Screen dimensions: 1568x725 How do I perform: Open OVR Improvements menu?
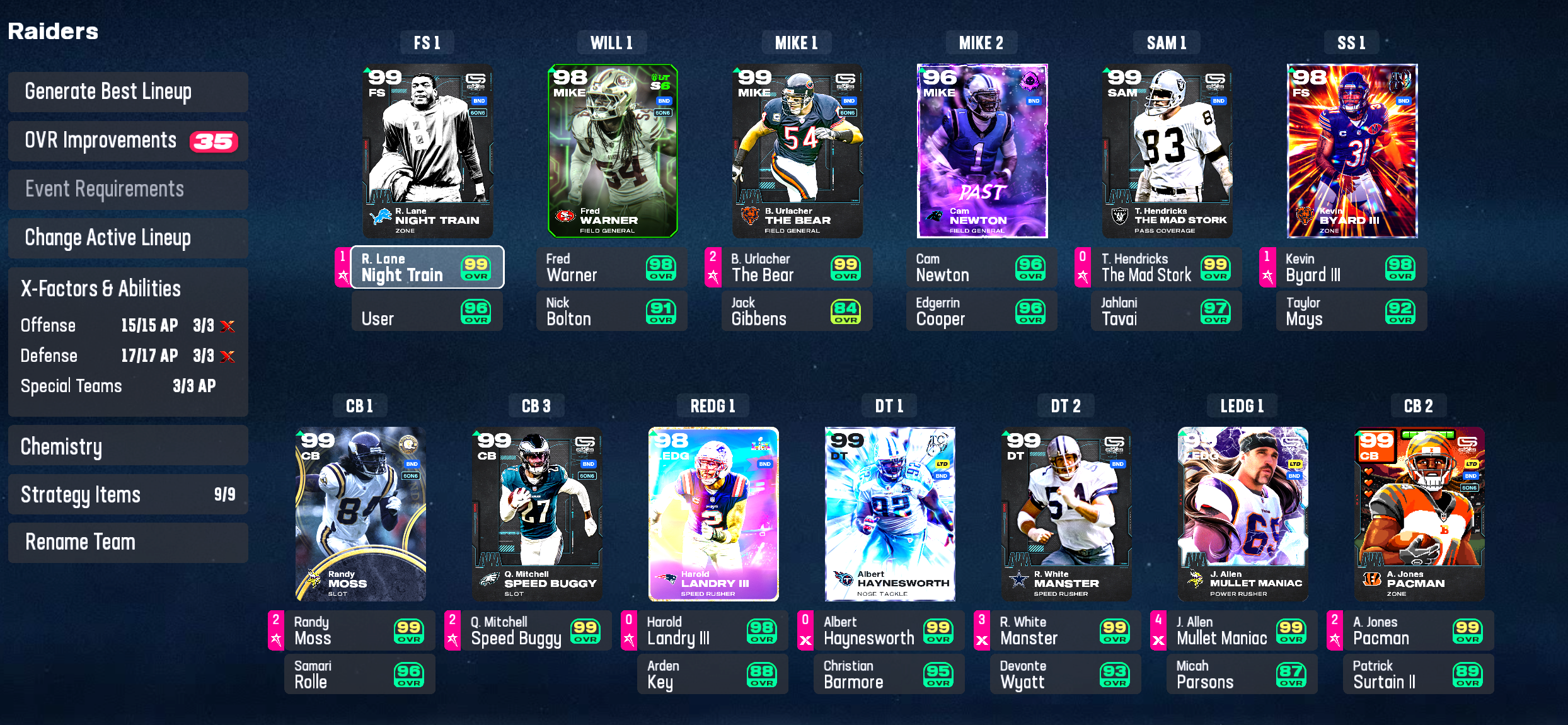coord(128,141)
